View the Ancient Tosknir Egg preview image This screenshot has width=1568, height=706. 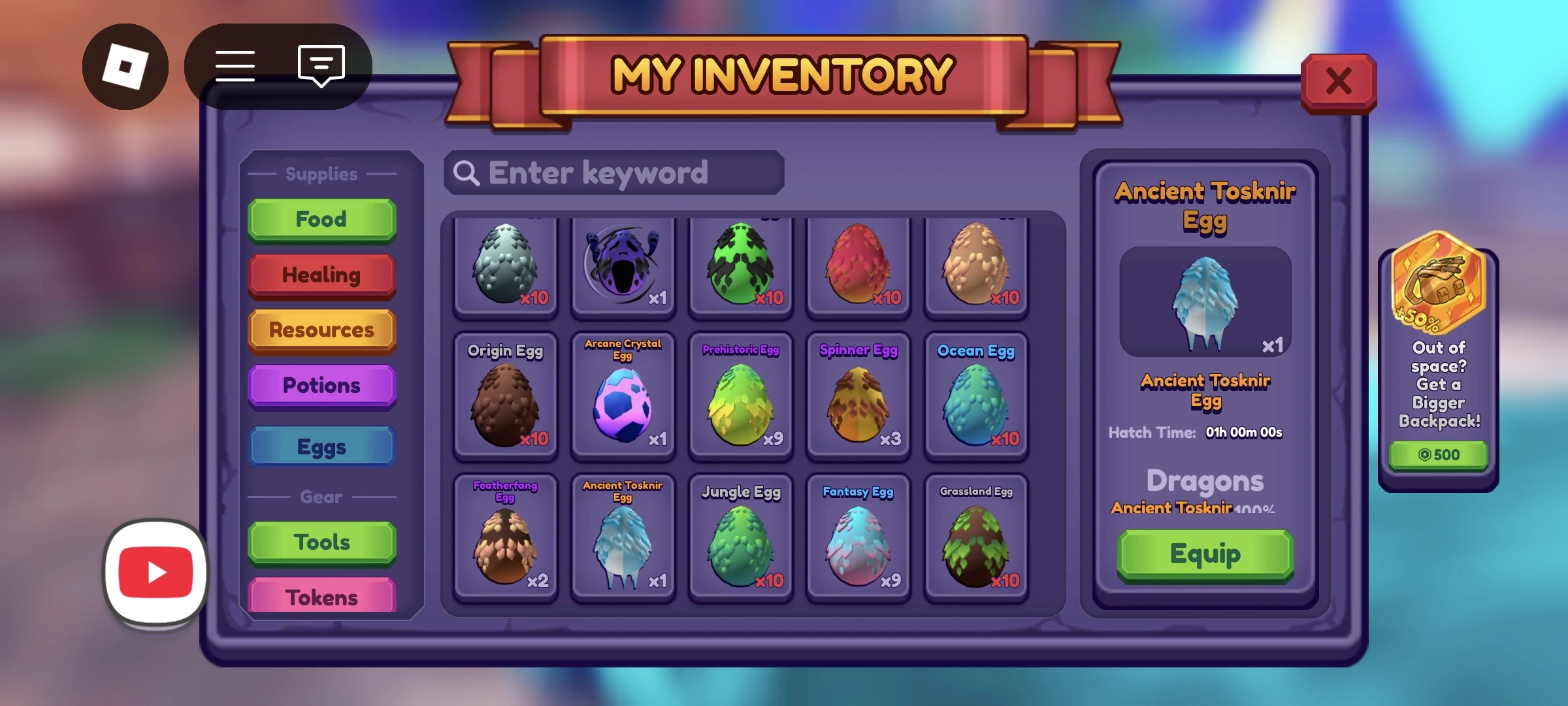click(1205, 301)
